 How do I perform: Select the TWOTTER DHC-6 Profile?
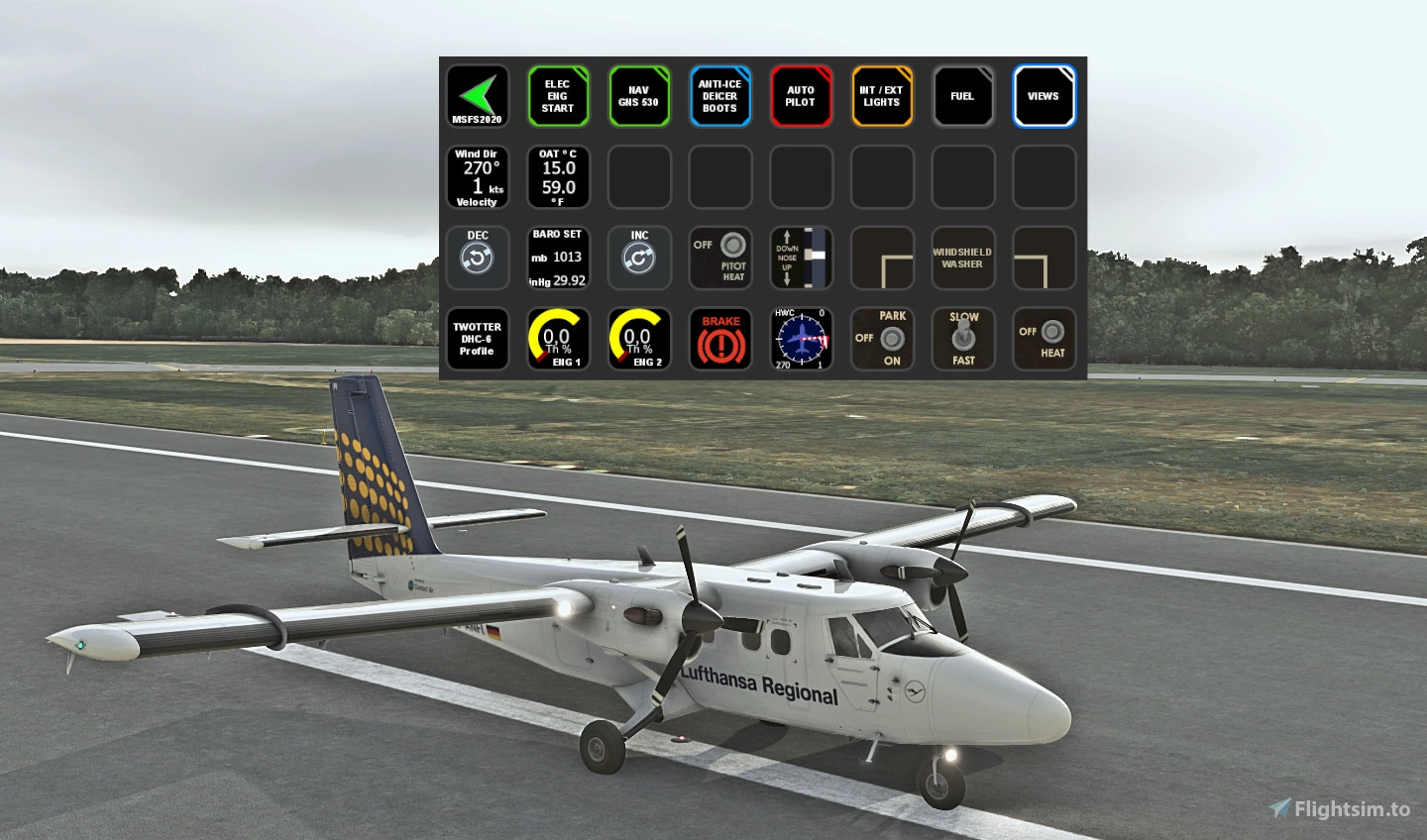click(x=478, y=339)
